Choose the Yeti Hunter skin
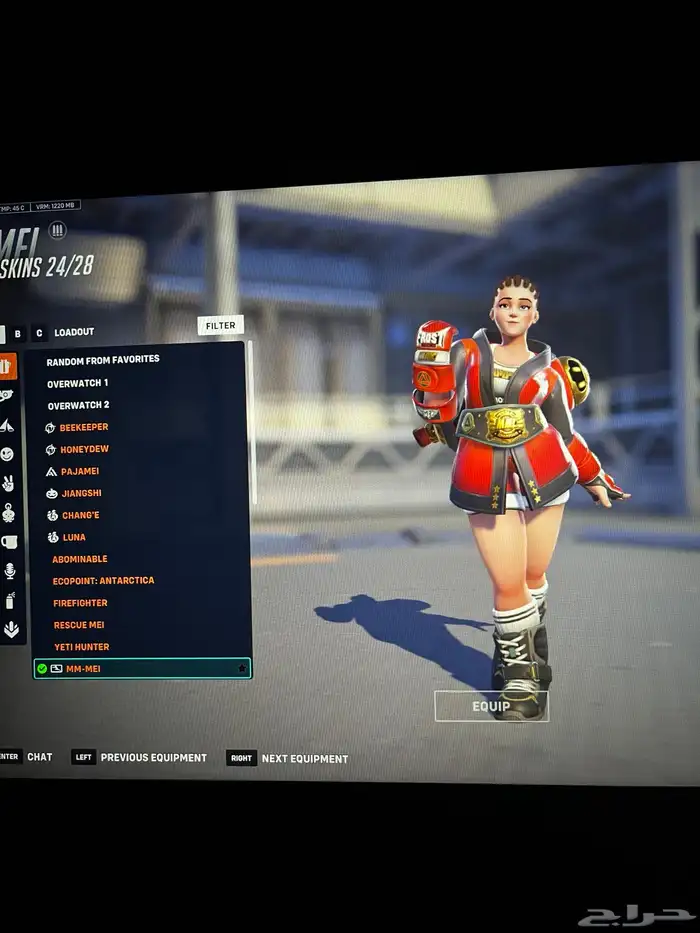The width and height of the screenshot is (700, 933). (81, 647)
